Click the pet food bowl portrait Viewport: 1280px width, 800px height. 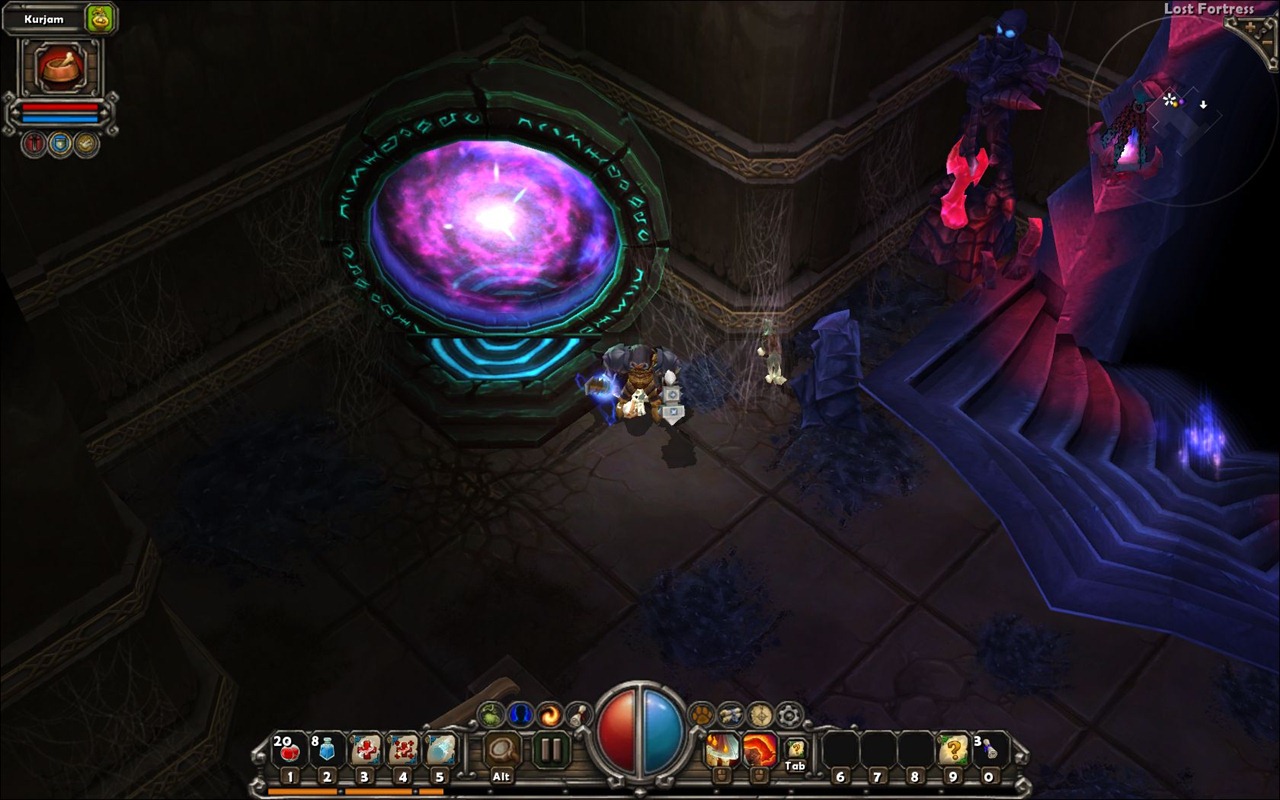59,67
